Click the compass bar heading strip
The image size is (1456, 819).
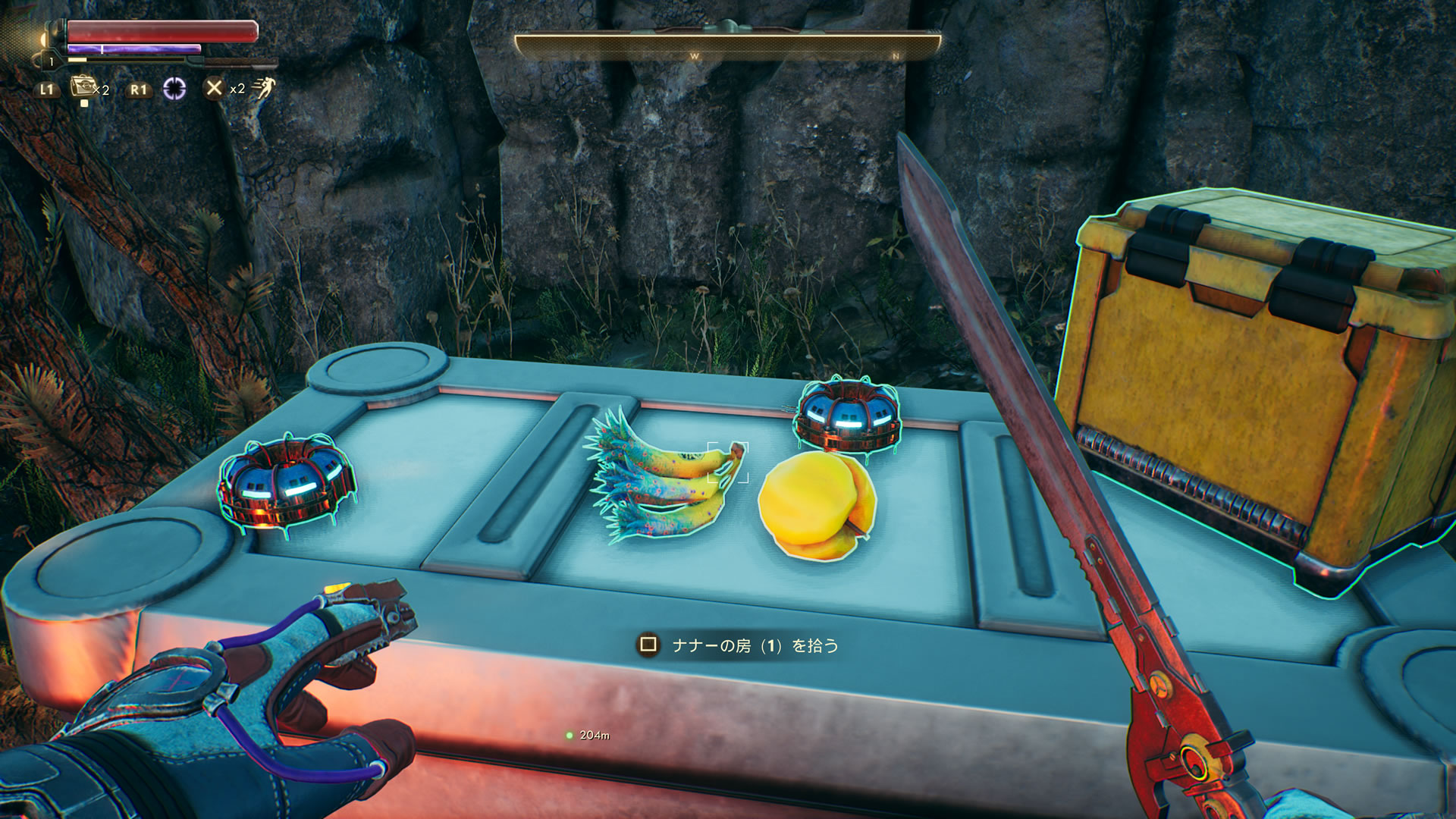click(727, 47)
